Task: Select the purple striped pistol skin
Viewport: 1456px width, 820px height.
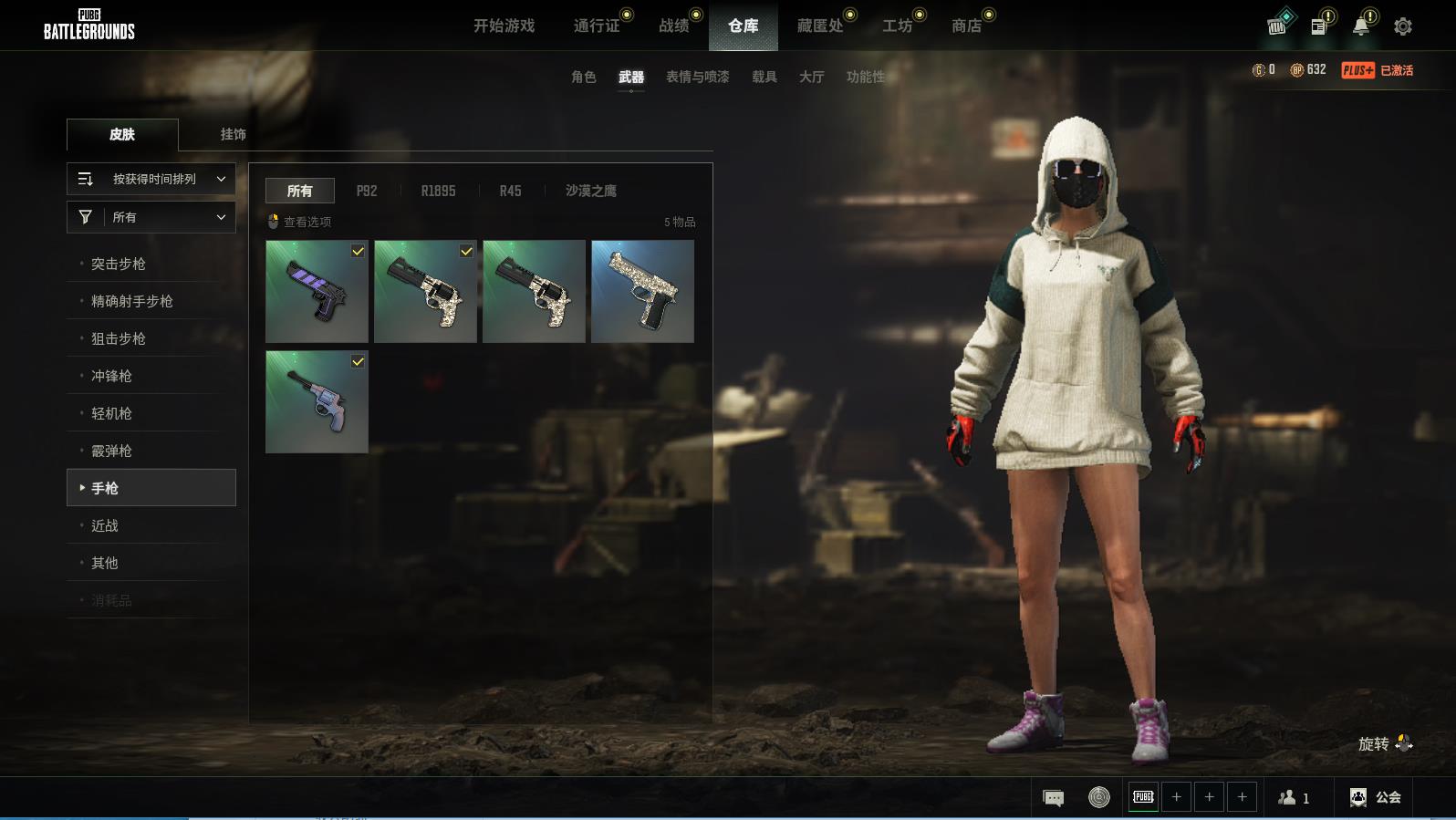Action: 317,292
